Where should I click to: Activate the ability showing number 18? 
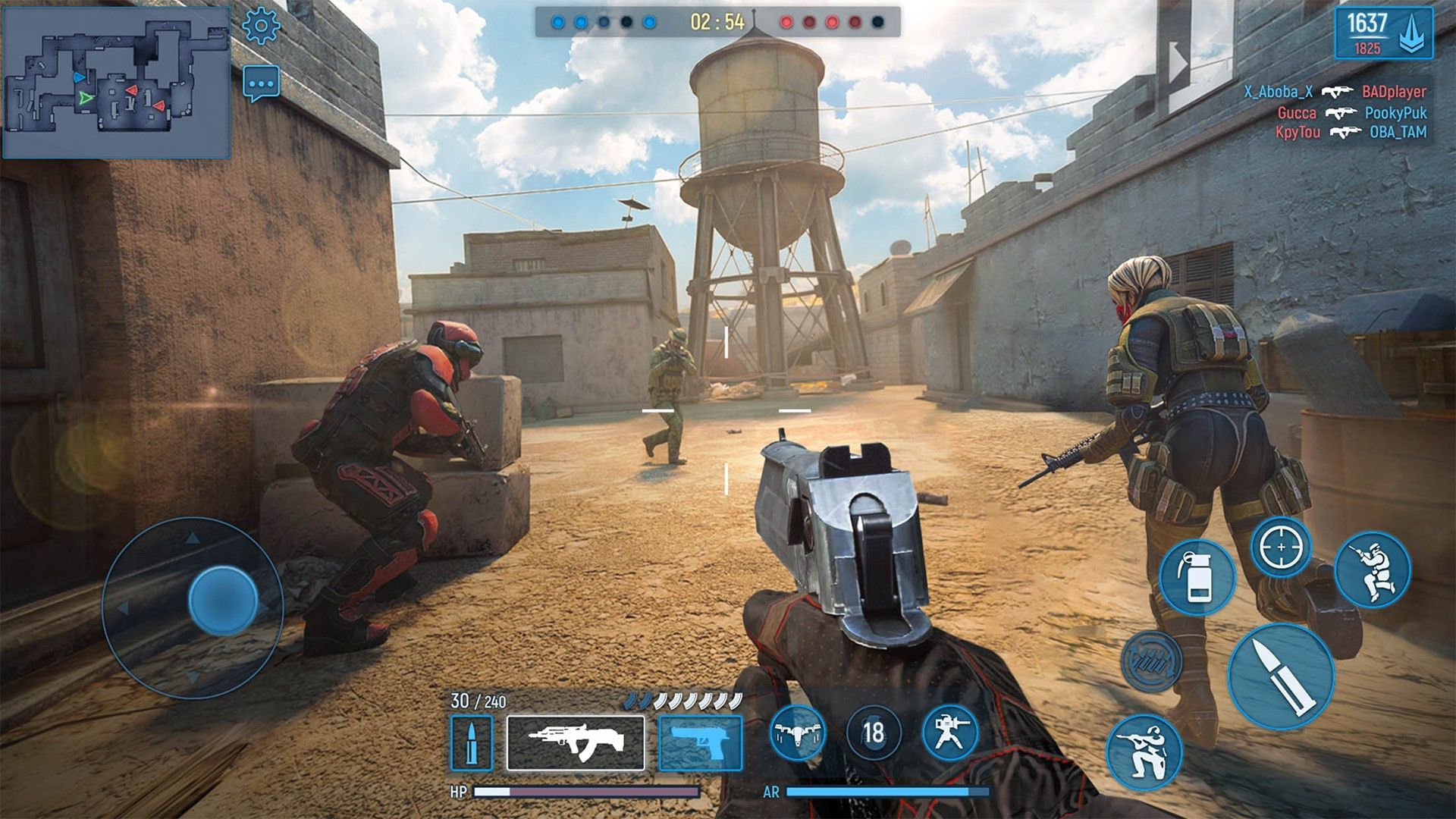pos(873,733)
